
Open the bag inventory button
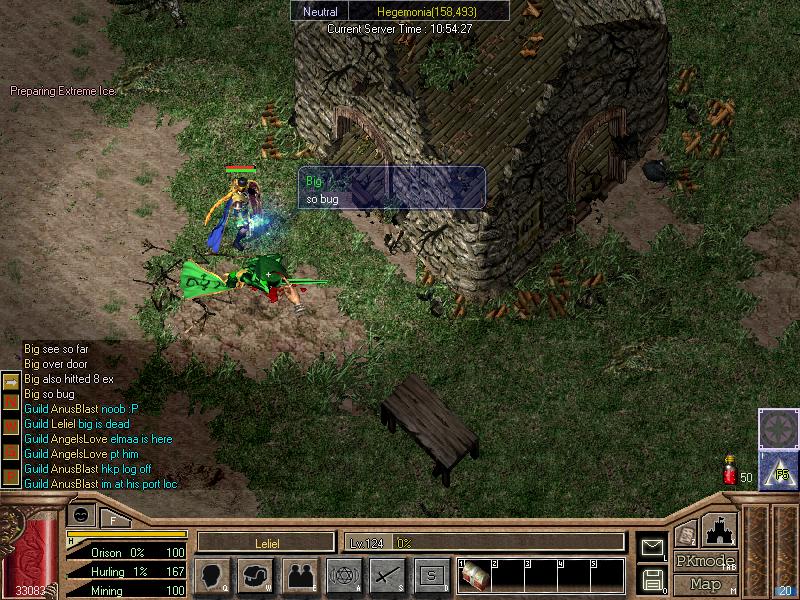(x=256, y=575)
